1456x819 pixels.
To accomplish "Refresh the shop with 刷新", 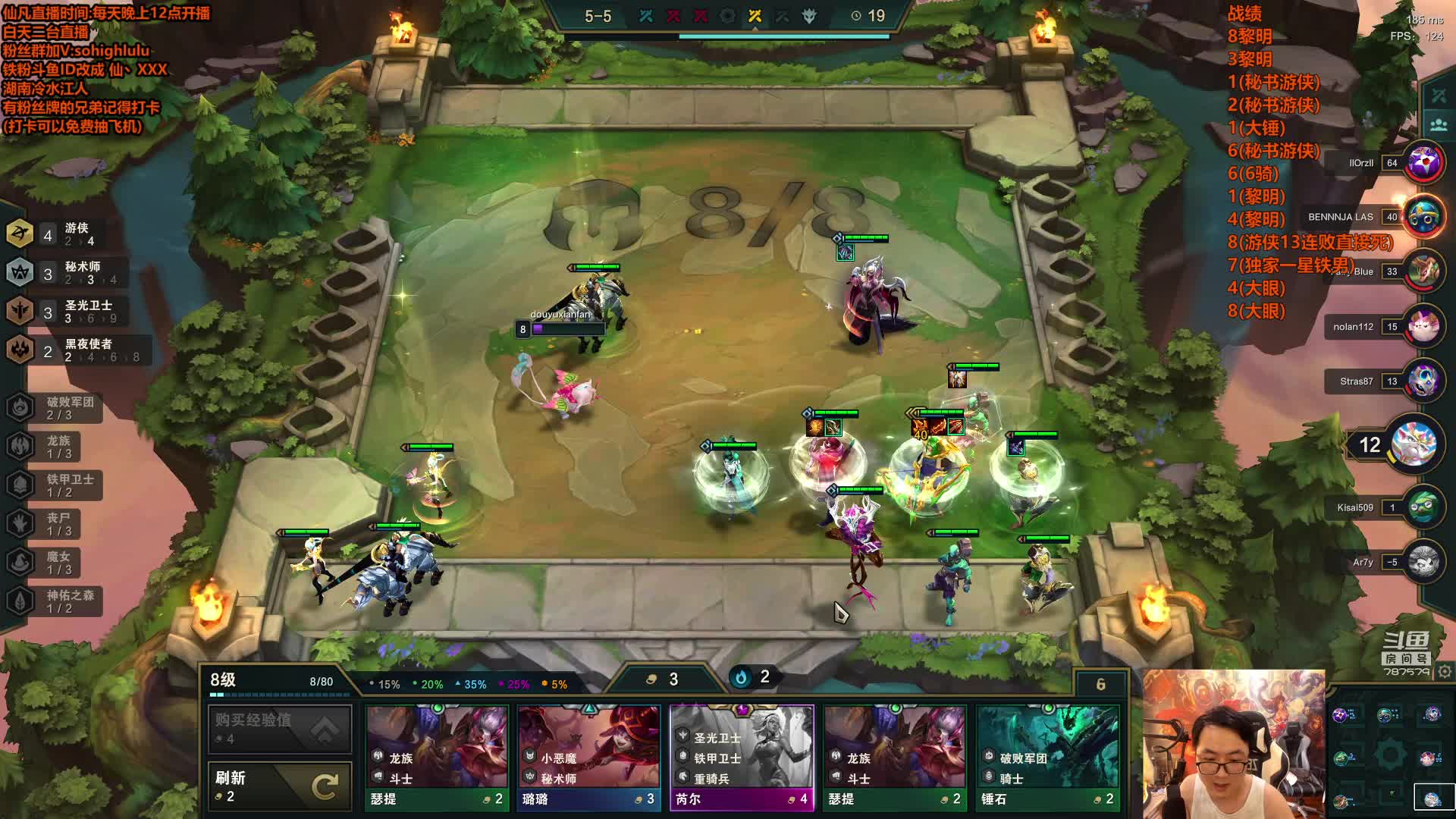I will point(279,786).
